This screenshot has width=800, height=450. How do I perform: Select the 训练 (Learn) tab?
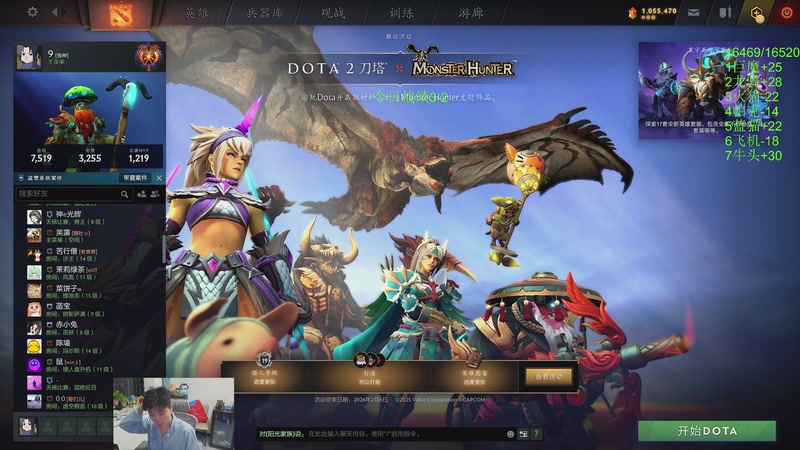click(x=400, y=13)
